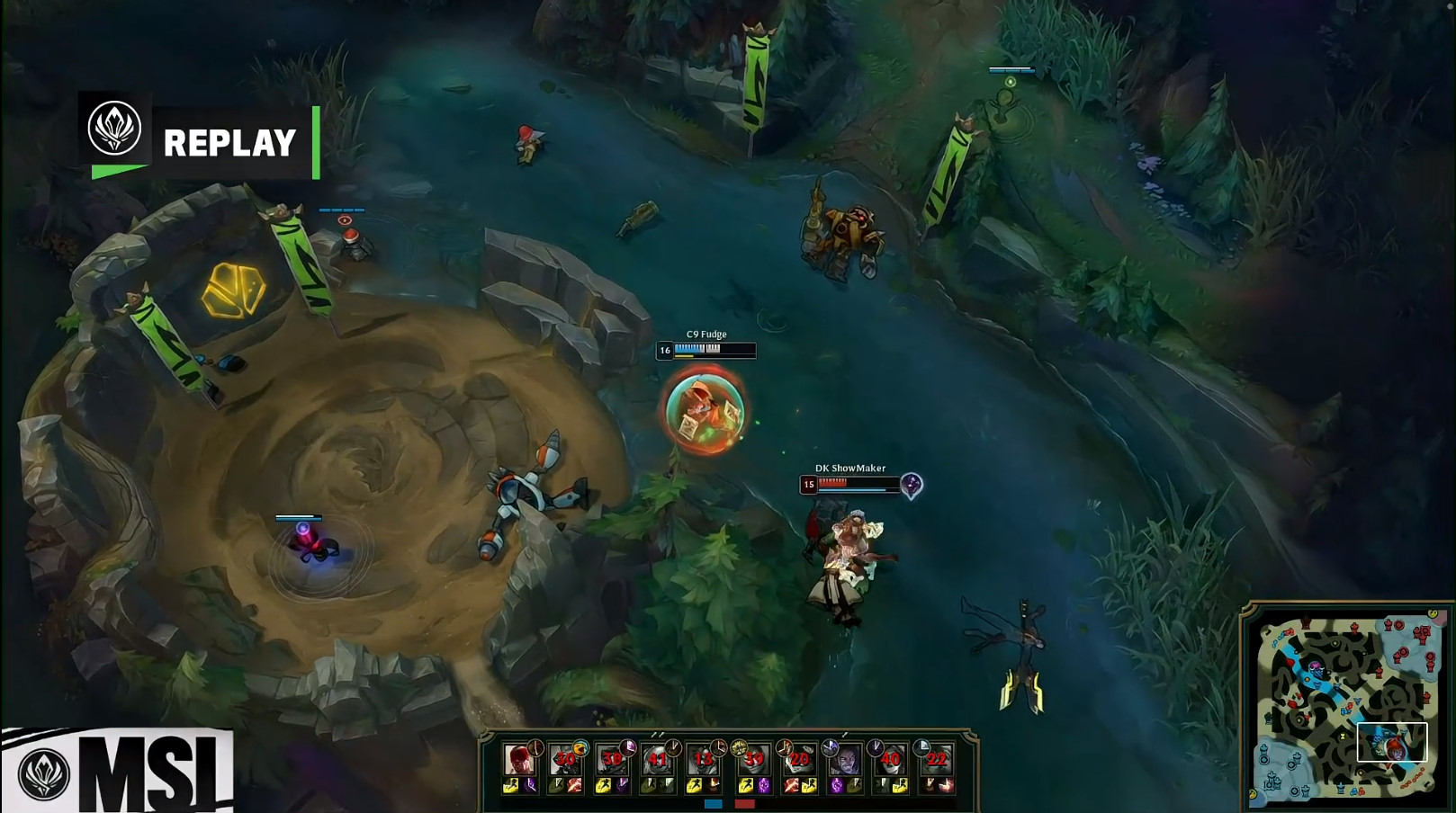Select the champion portrait showing respawn timer 30
Viewport: 1456px width, 813px height.
click(x=565, y=760)
